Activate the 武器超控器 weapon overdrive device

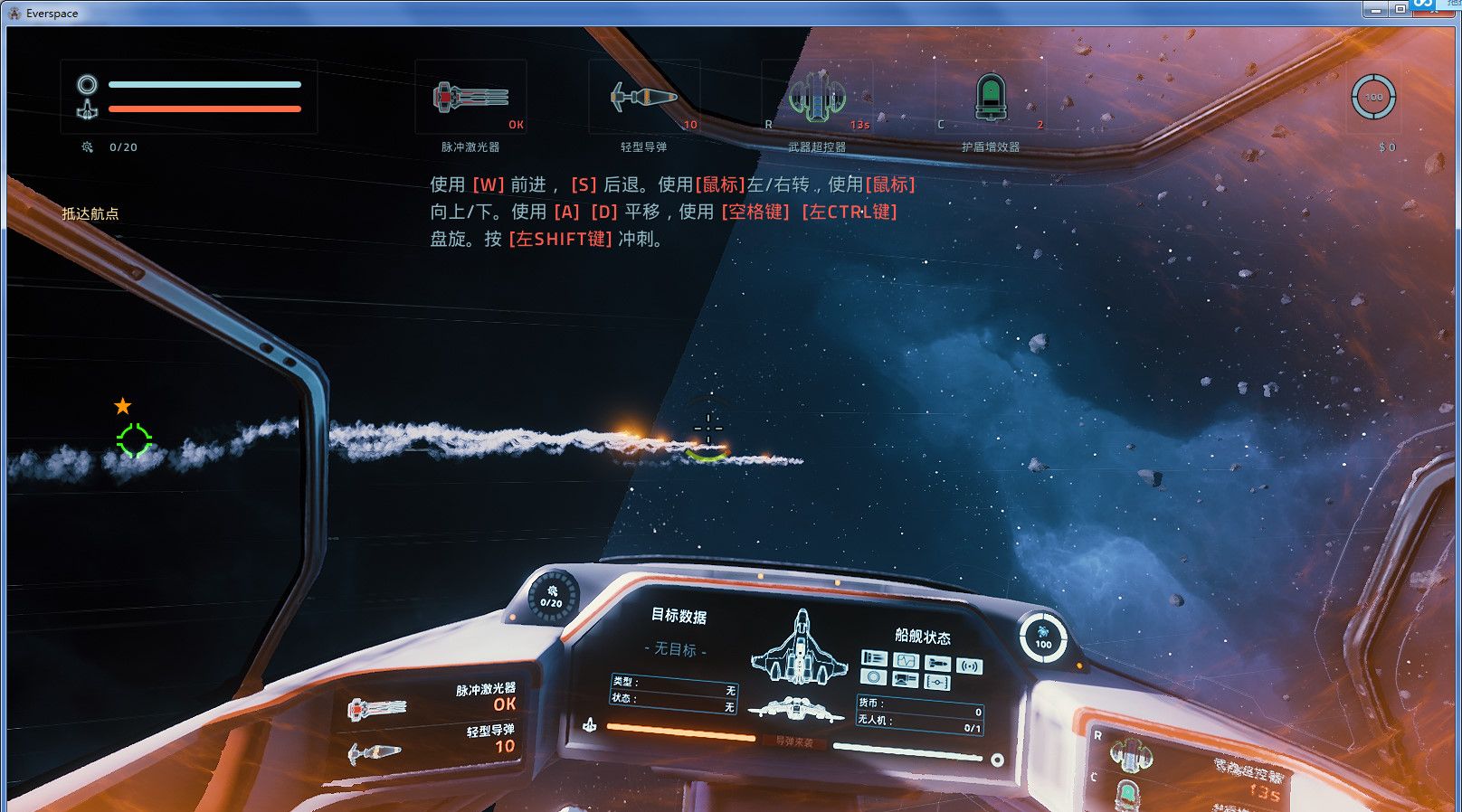[817, 97]
